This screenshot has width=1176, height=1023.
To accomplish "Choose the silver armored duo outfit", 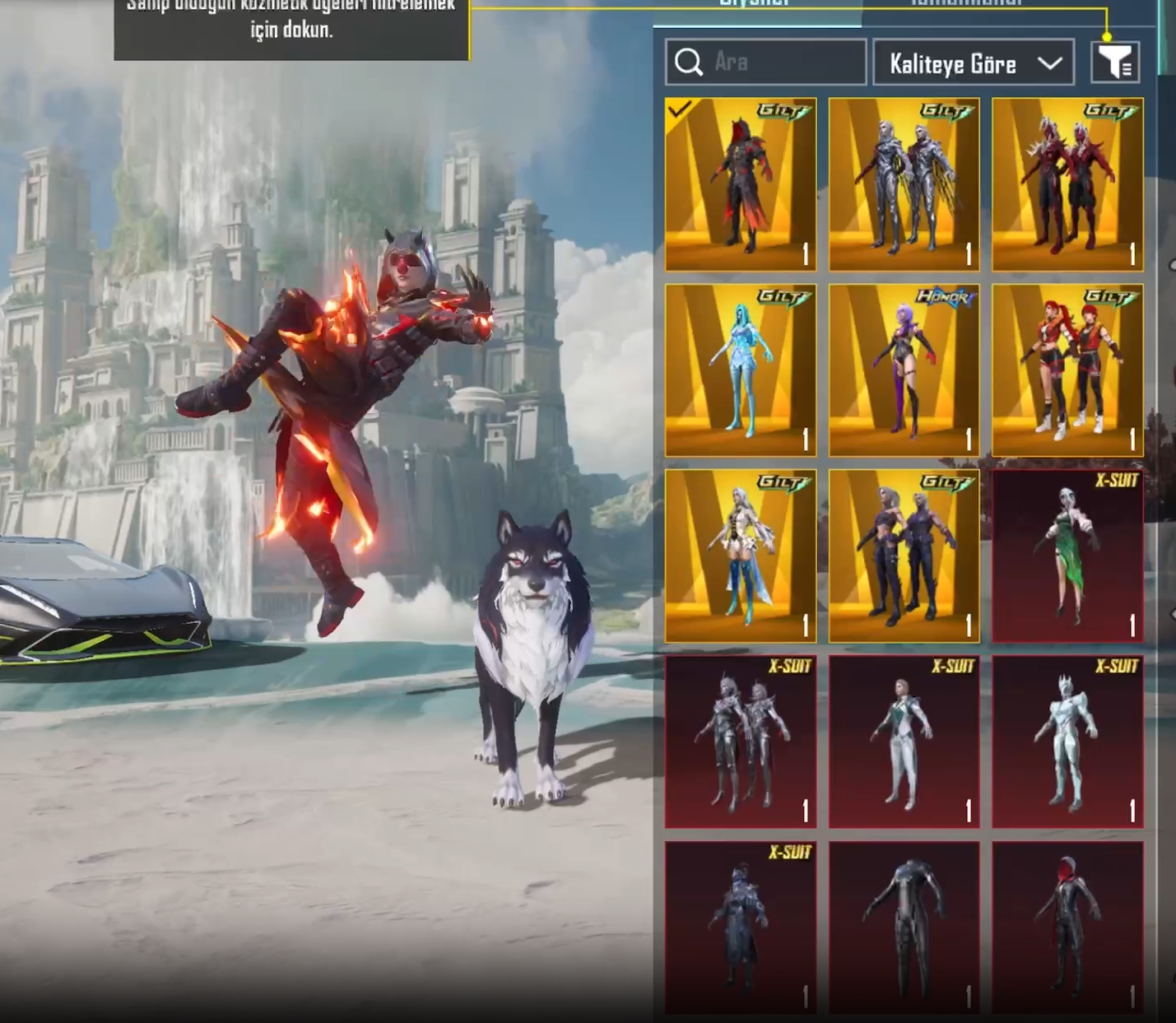I will [x=904, y=184].
